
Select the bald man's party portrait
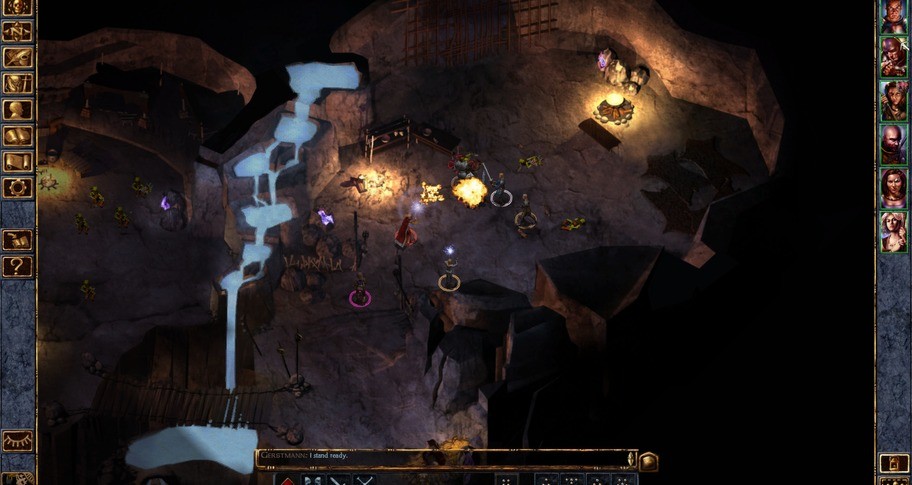[x=893, y=145]
